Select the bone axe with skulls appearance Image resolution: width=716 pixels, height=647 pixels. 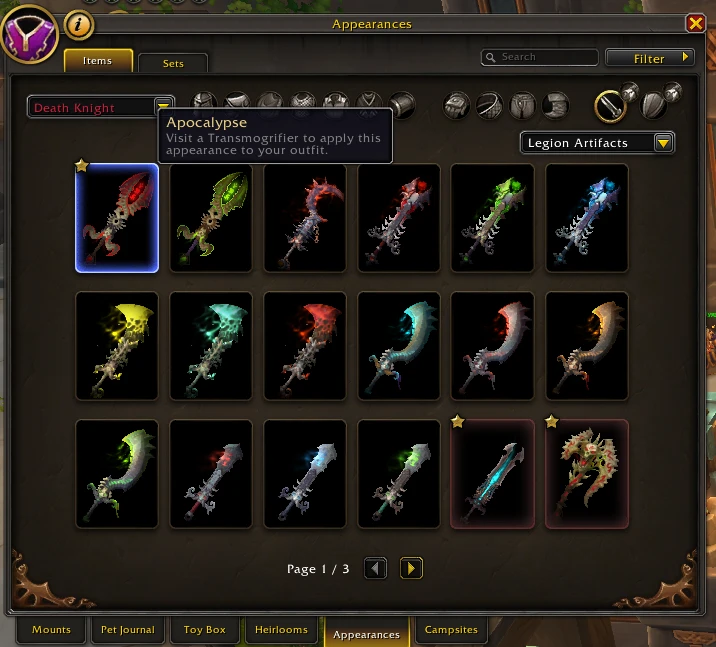coord(587,474)
